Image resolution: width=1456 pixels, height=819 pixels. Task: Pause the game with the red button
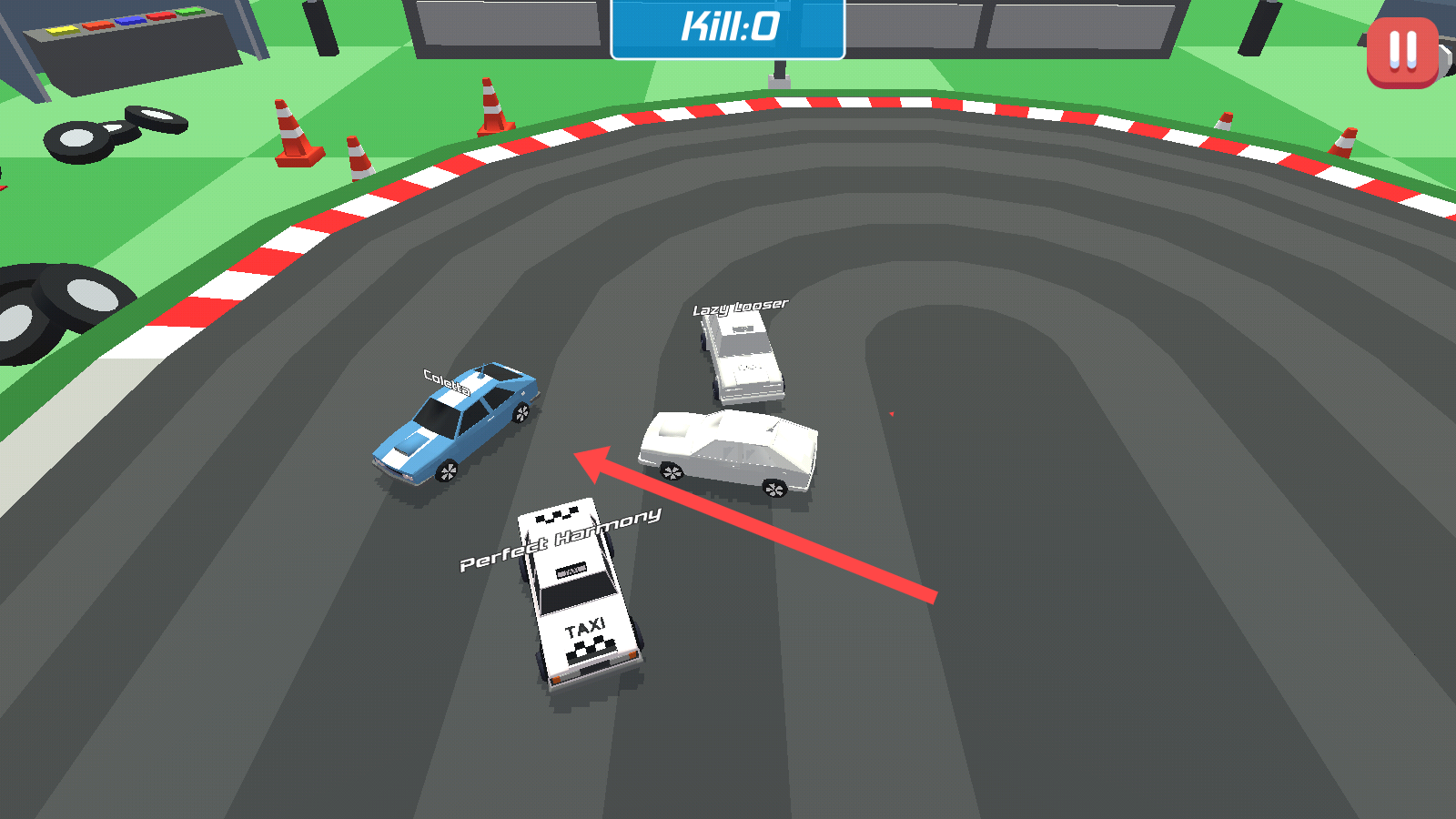1402,52
